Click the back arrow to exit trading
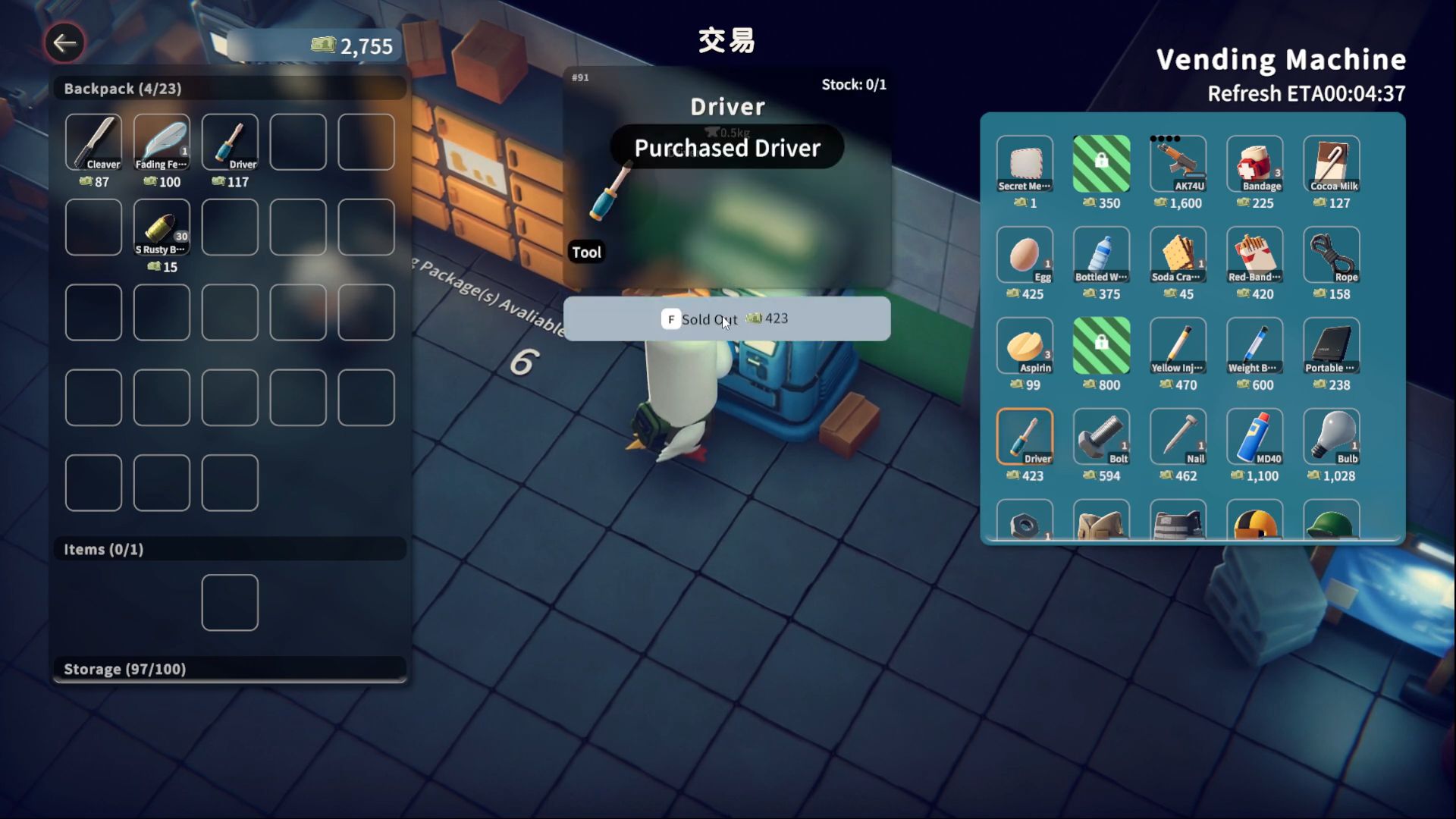The height and width of the screenshot is (819, 1456). pos(64,43)
